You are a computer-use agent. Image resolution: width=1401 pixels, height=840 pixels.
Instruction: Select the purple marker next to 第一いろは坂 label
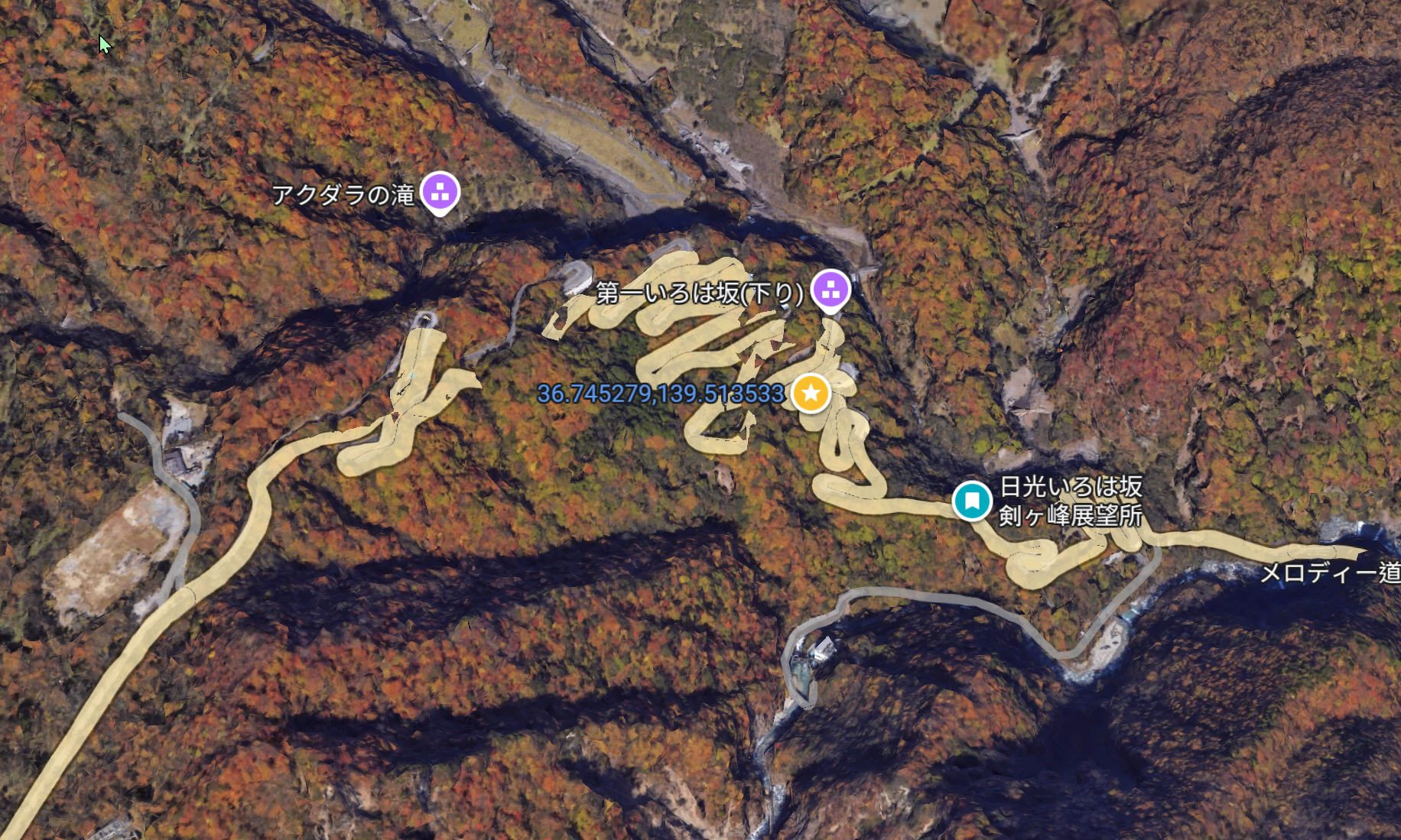point(831,290)
